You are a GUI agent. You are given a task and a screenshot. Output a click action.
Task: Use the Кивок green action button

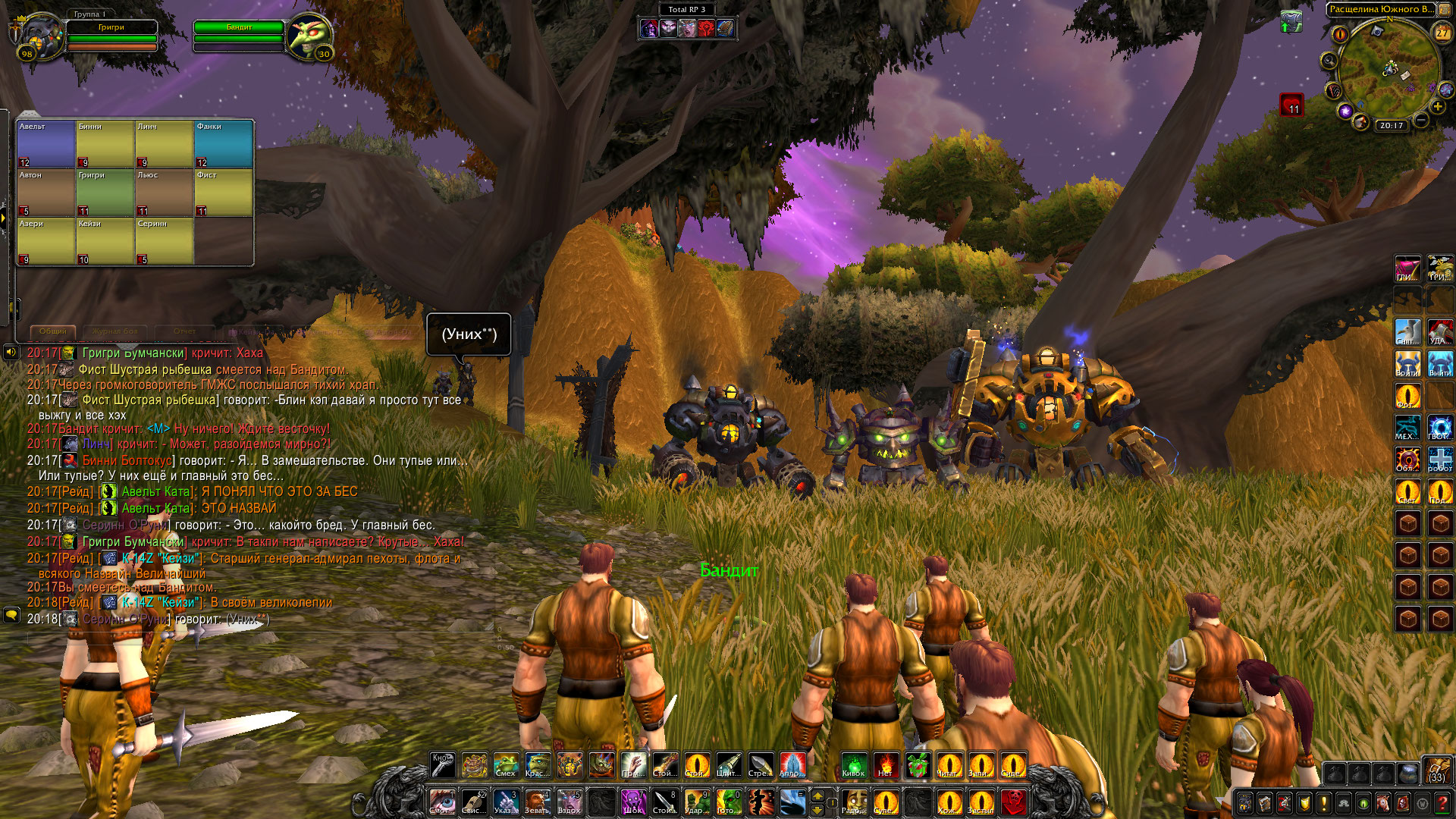(x=853, y=764)
